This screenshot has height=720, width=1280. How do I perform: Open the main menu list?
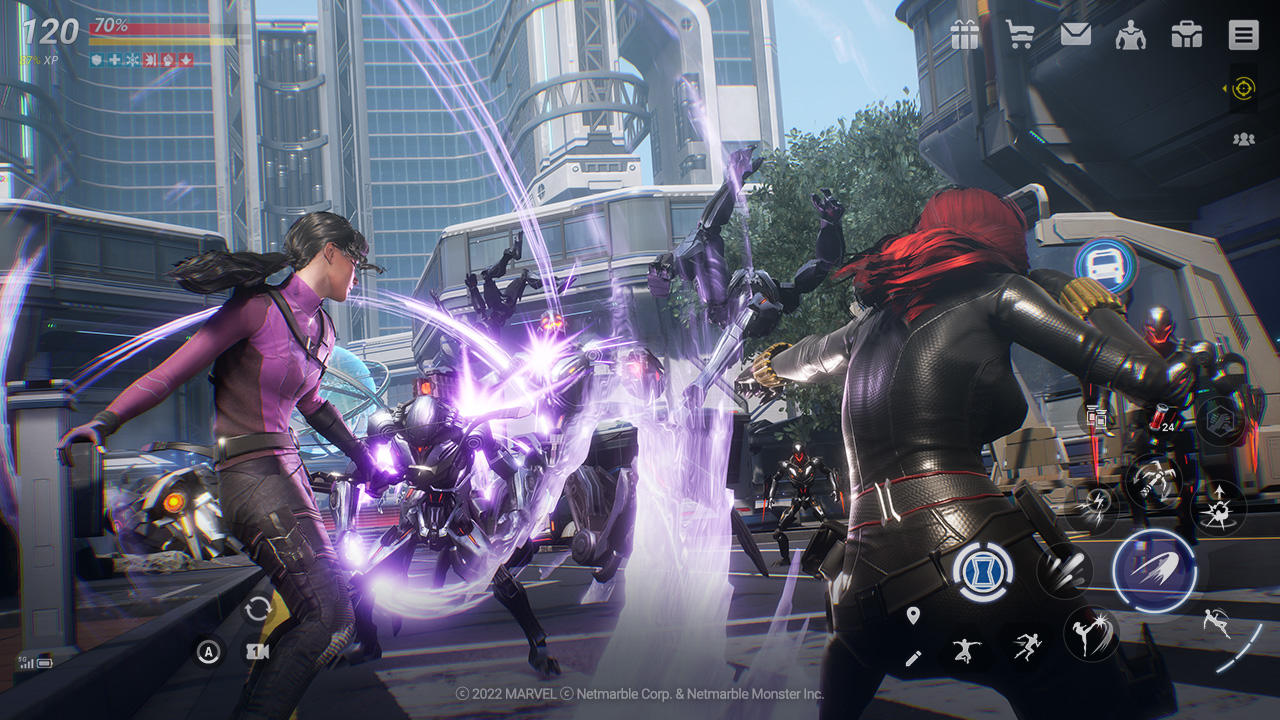[1241, 36]
